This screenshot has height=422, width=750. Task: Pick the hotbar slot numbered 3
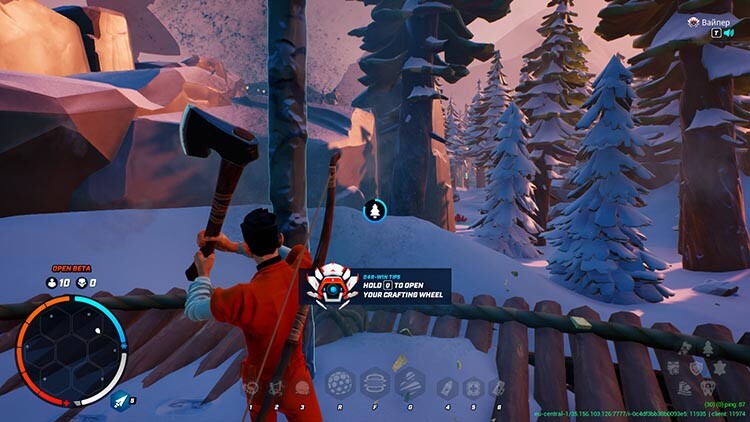click(302, 388)
